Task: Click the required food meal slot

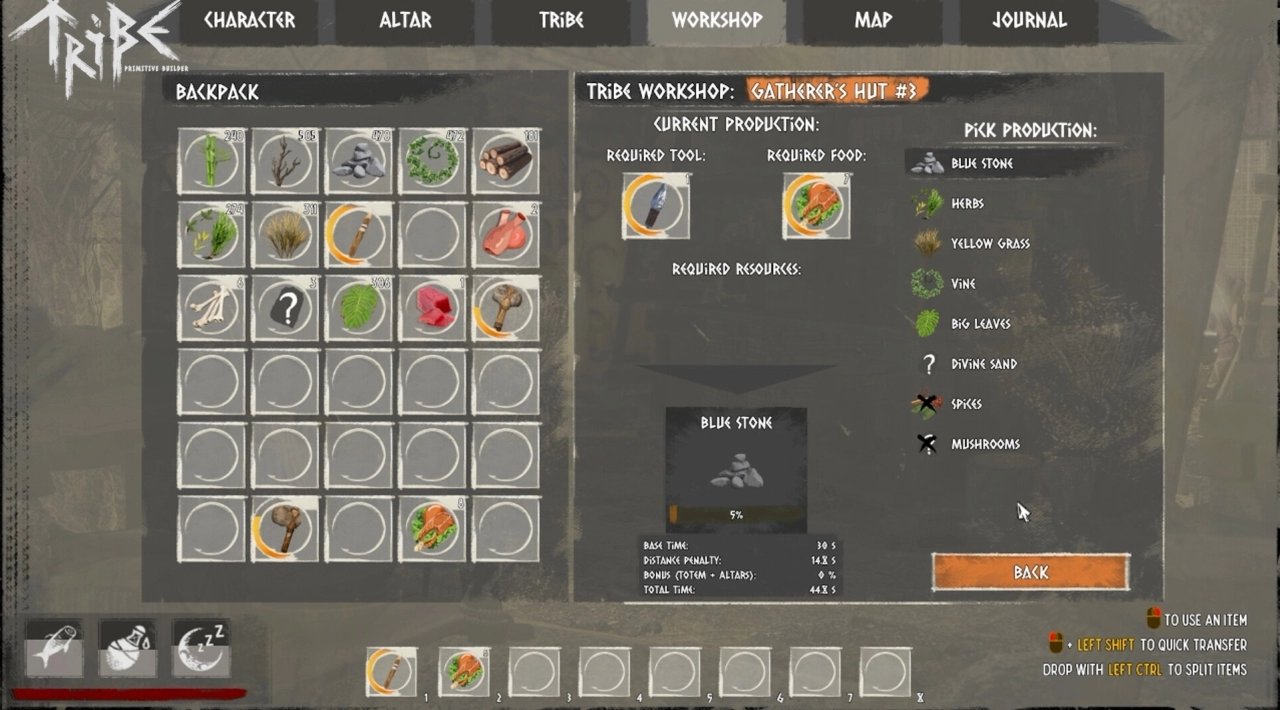Action: 816,206
